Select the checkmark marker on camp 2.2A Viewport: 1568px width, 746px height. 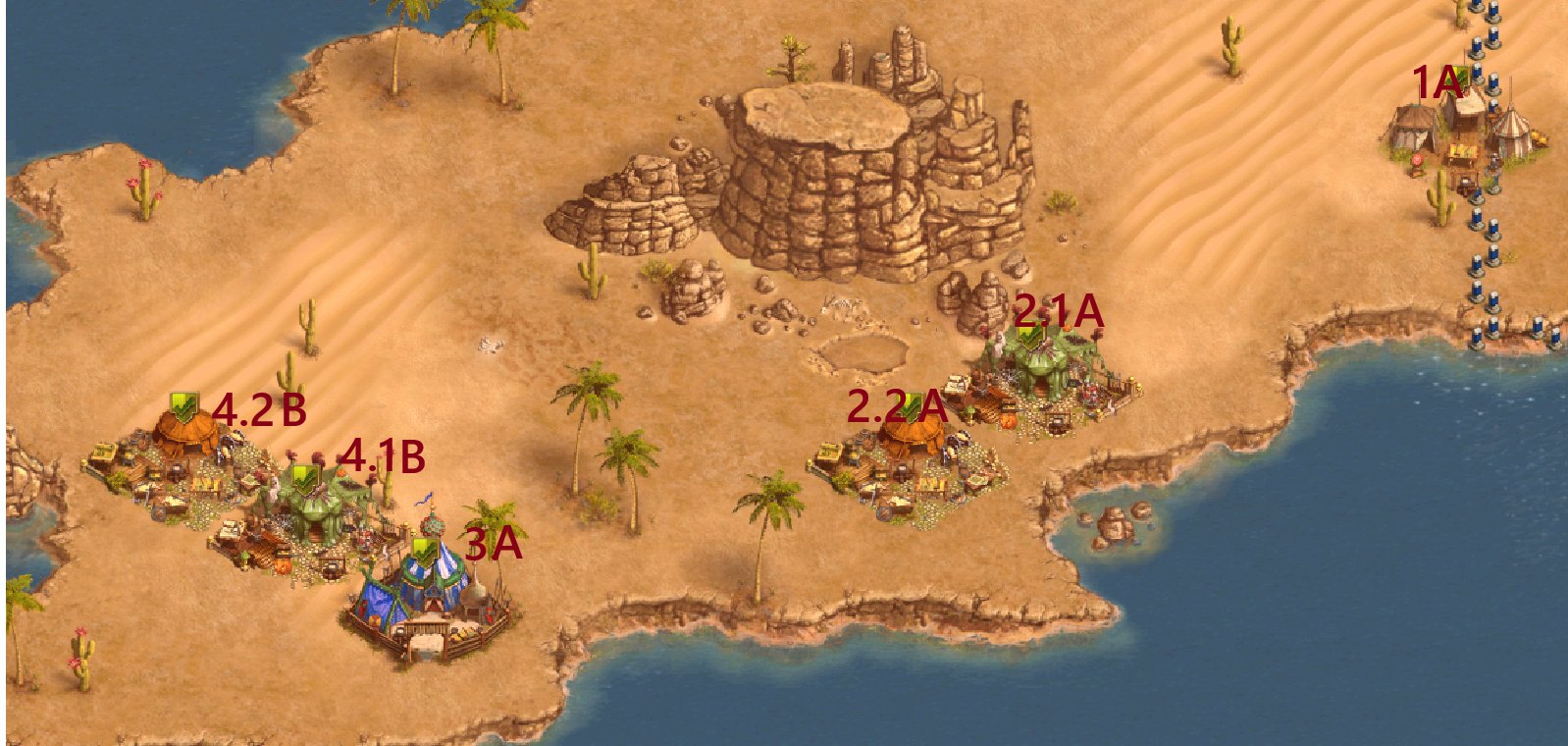point(911,406)
